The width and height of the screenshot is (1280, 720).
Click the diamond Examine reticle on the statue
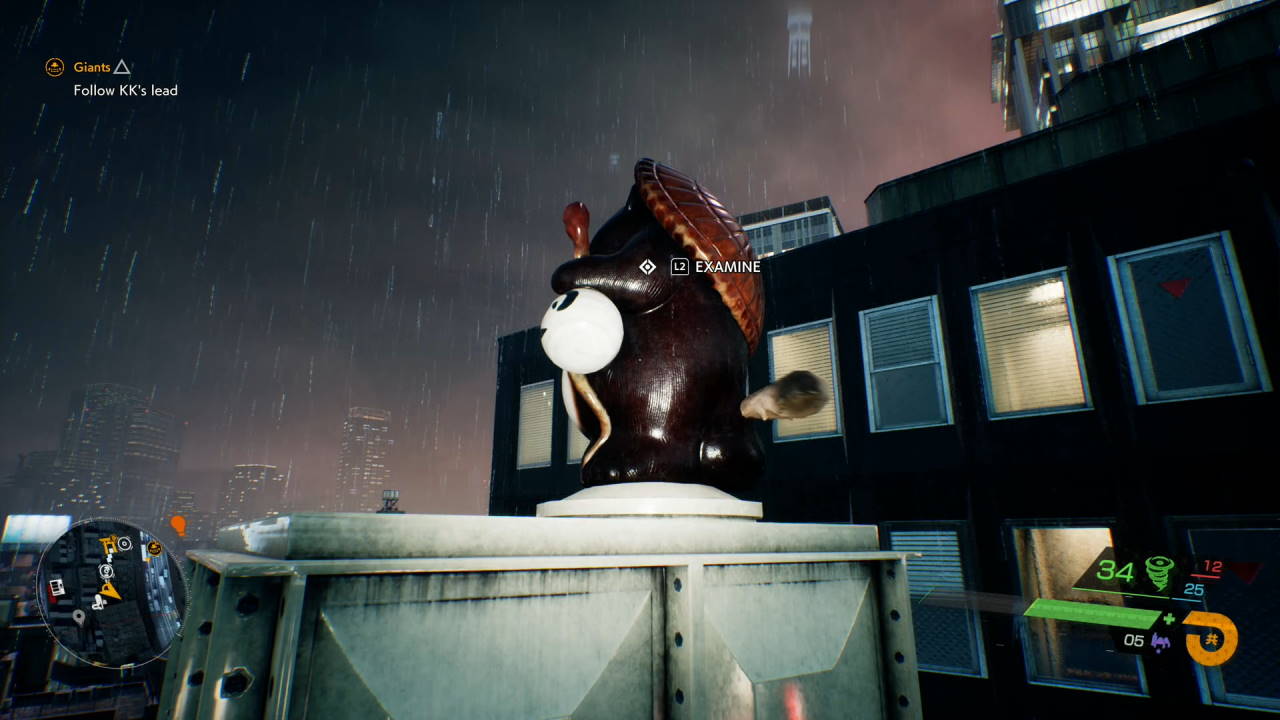pyautogui.click(x=646, y=266)
